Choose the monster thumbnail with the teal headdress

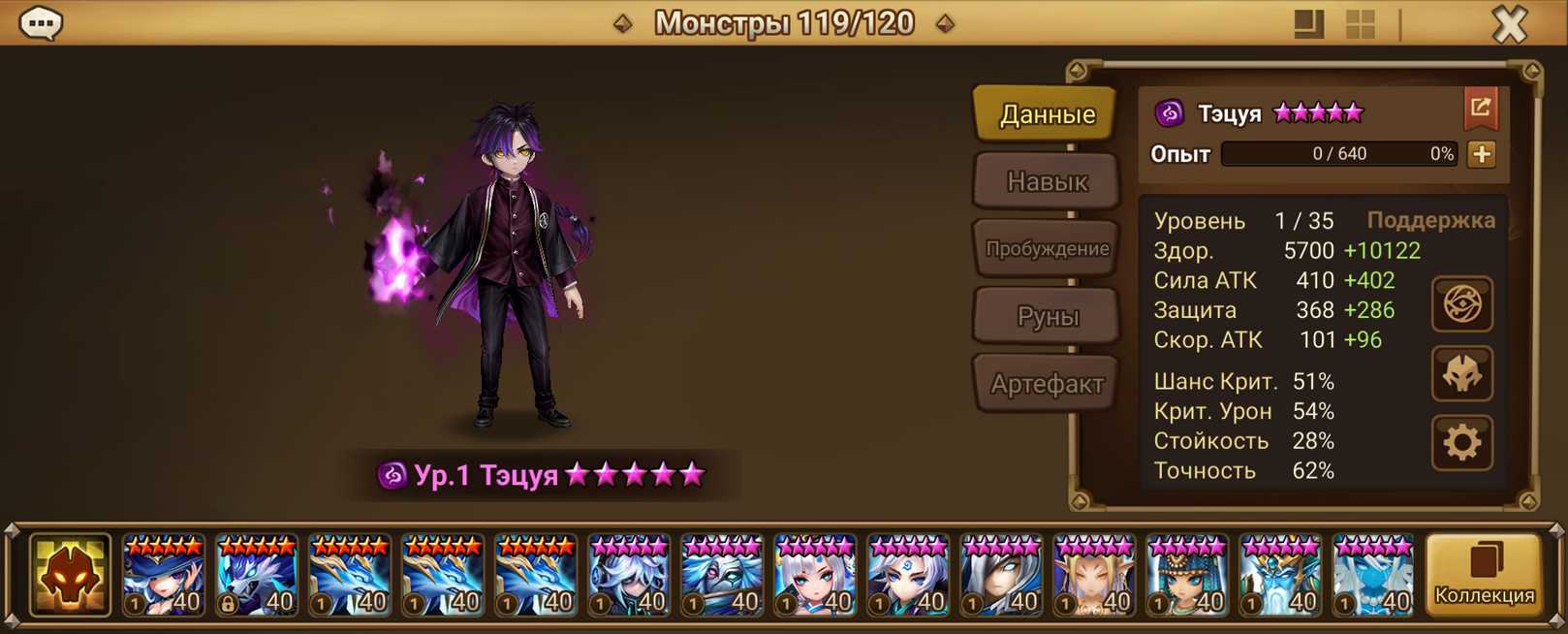pos(1186,576)
